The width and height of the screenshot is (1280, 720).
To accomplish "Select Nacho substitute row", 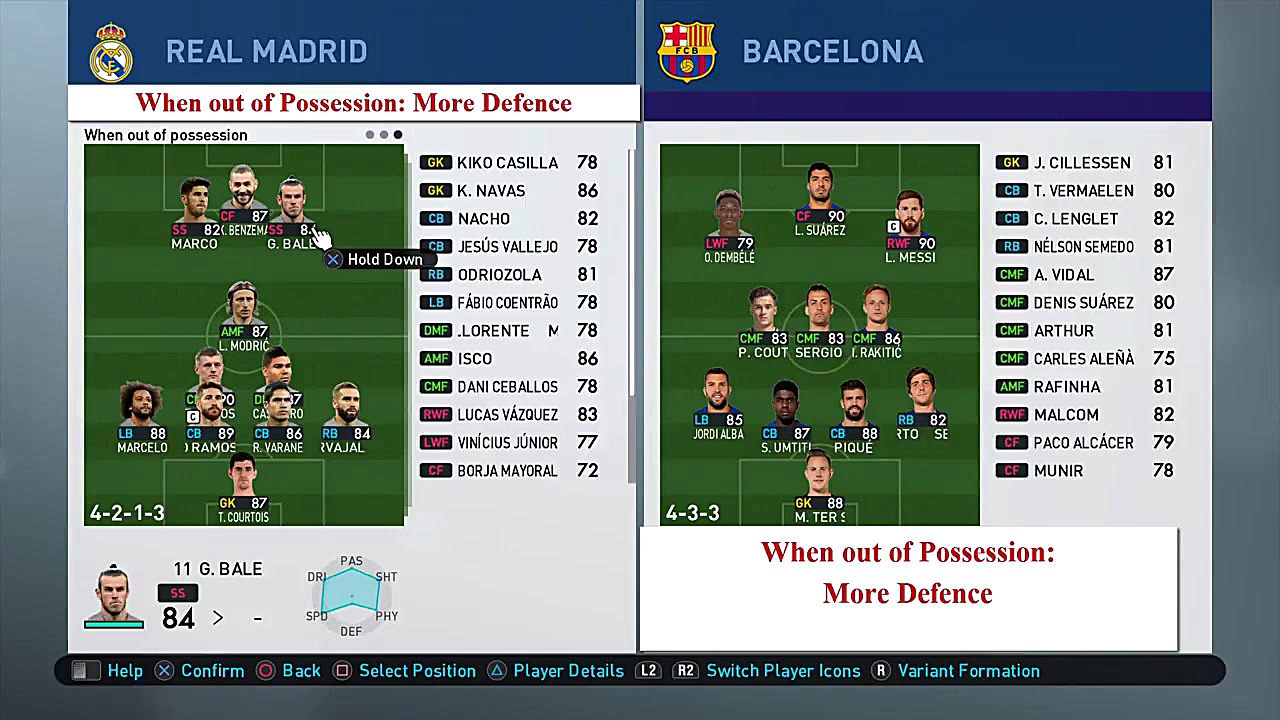I will [x=484, y=219].
